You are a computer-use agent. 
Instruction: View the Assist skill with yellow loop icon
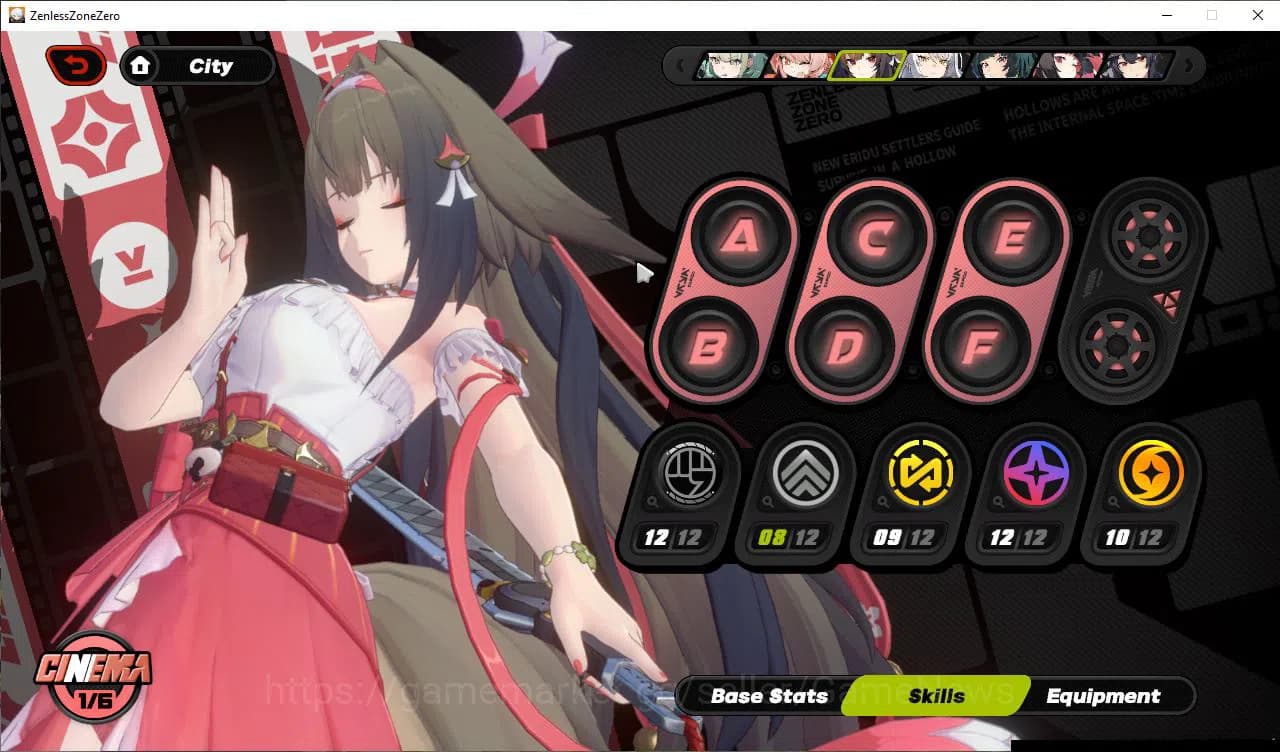920,473
